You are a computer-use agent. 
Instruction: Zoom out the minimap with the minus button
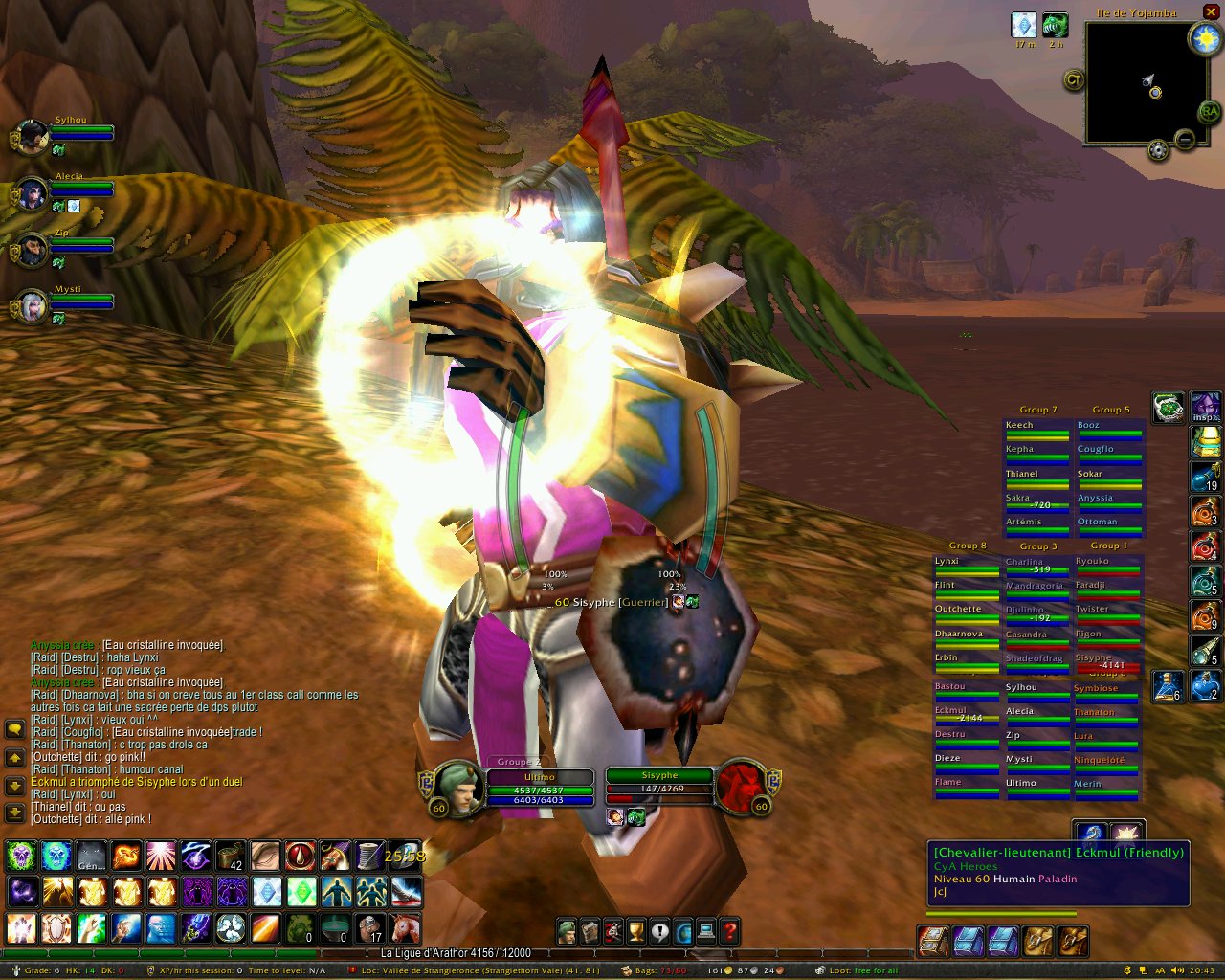[x=1185, y=140]
